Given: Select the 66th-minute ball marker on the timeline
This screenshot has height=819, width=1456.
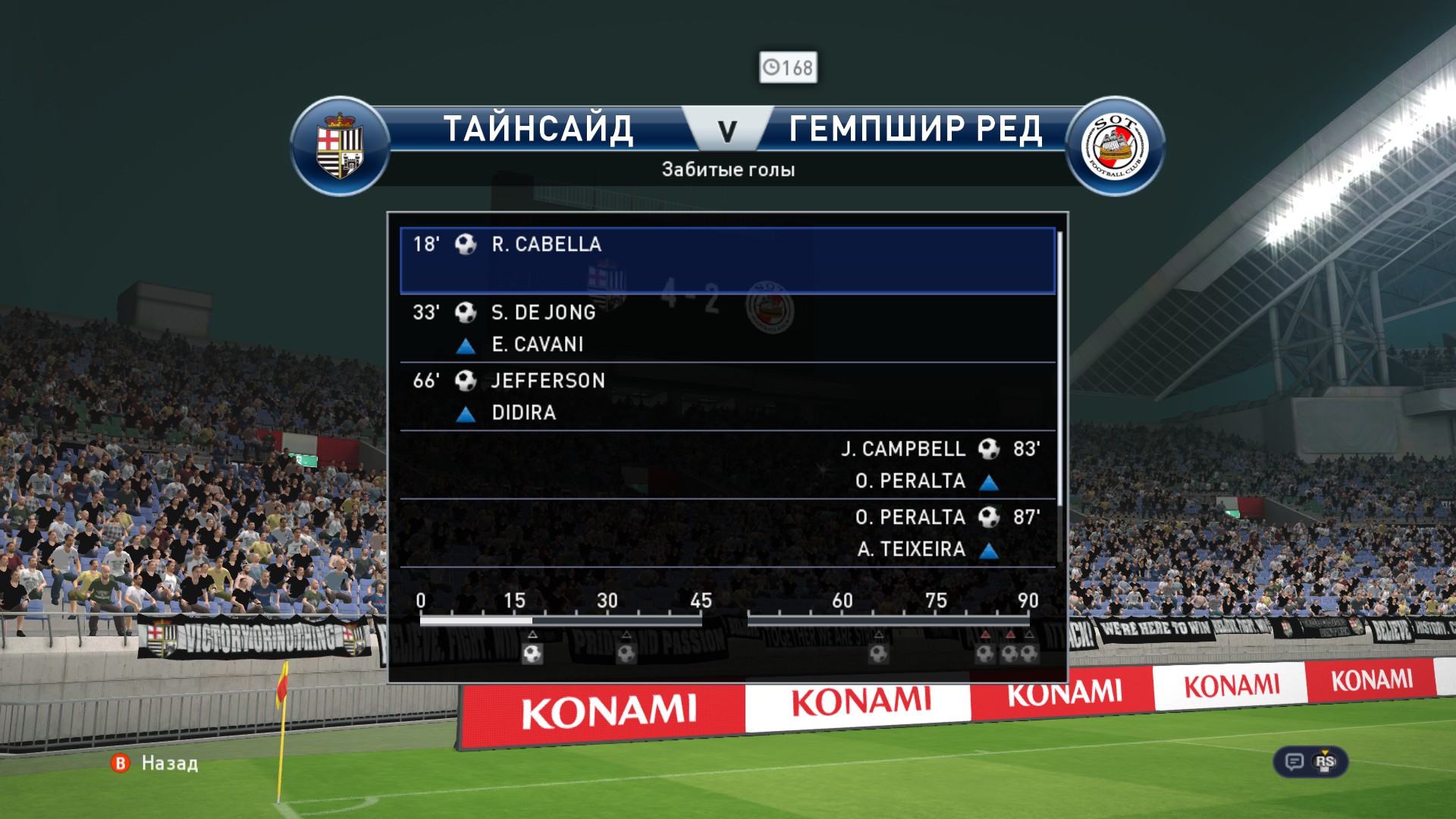Looking at the screenshot, I should (x=878, y=653).
